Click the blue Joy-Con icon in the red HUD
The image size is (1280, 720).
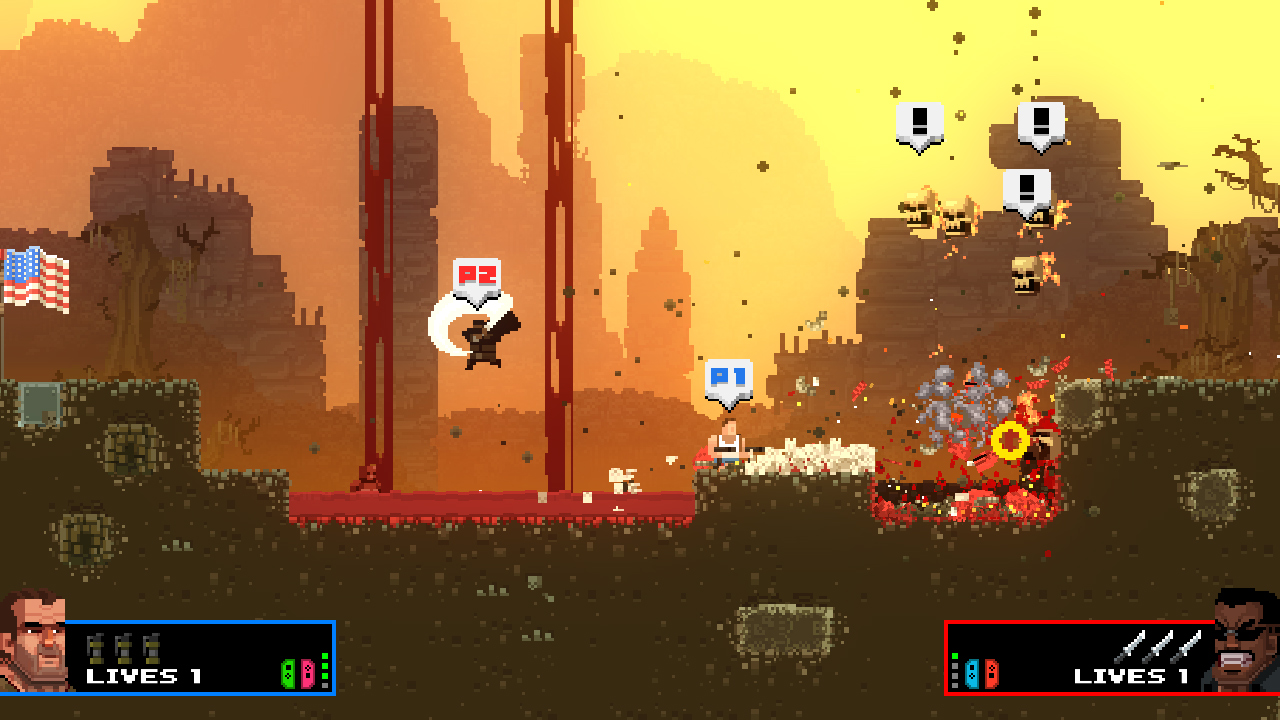pos(971,674)
